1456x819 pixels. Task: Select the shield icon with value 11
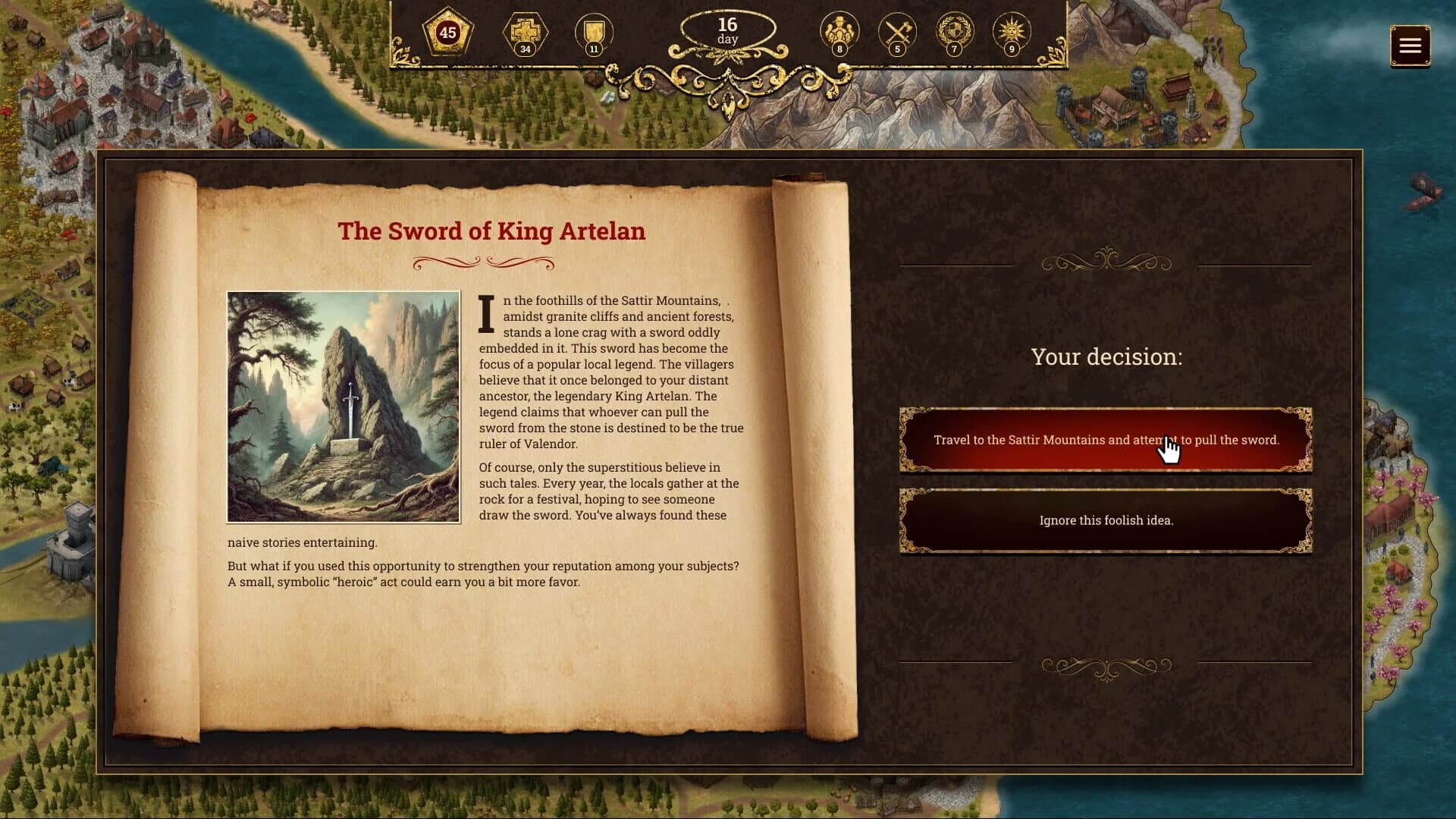coord(595,30)
